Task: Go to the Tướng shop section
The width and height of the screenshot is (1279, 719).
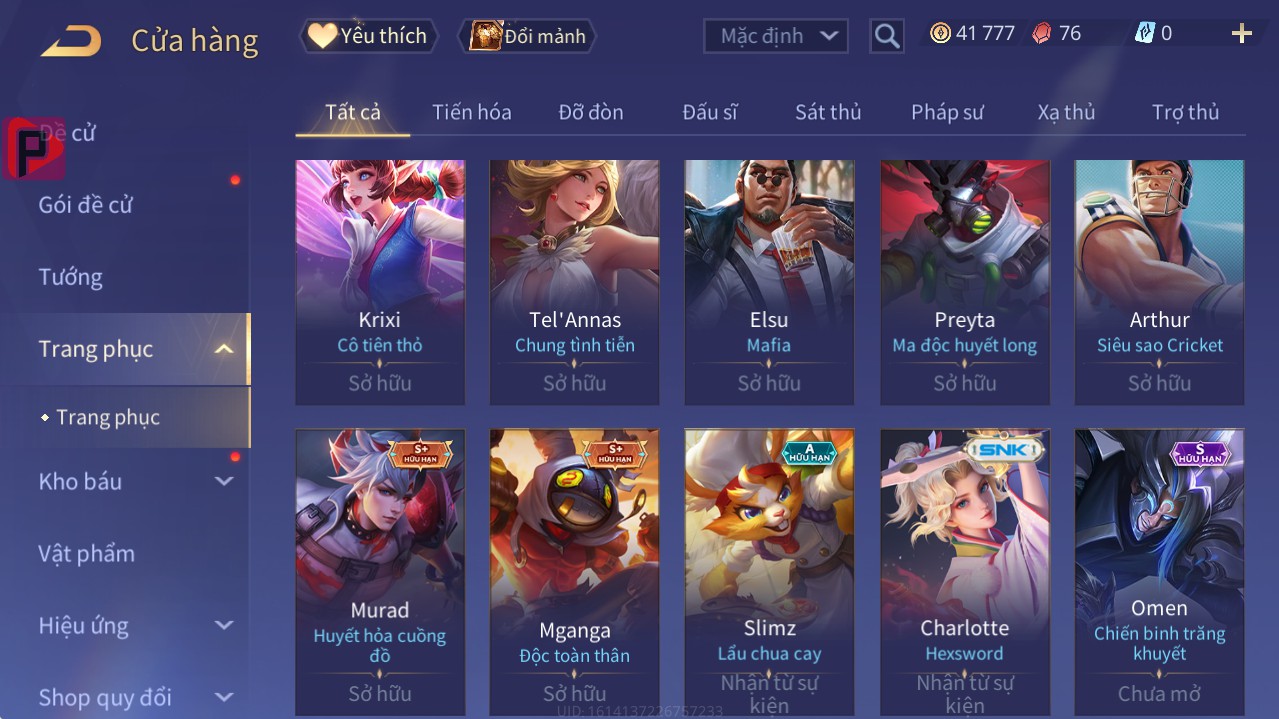Action: 71,277
